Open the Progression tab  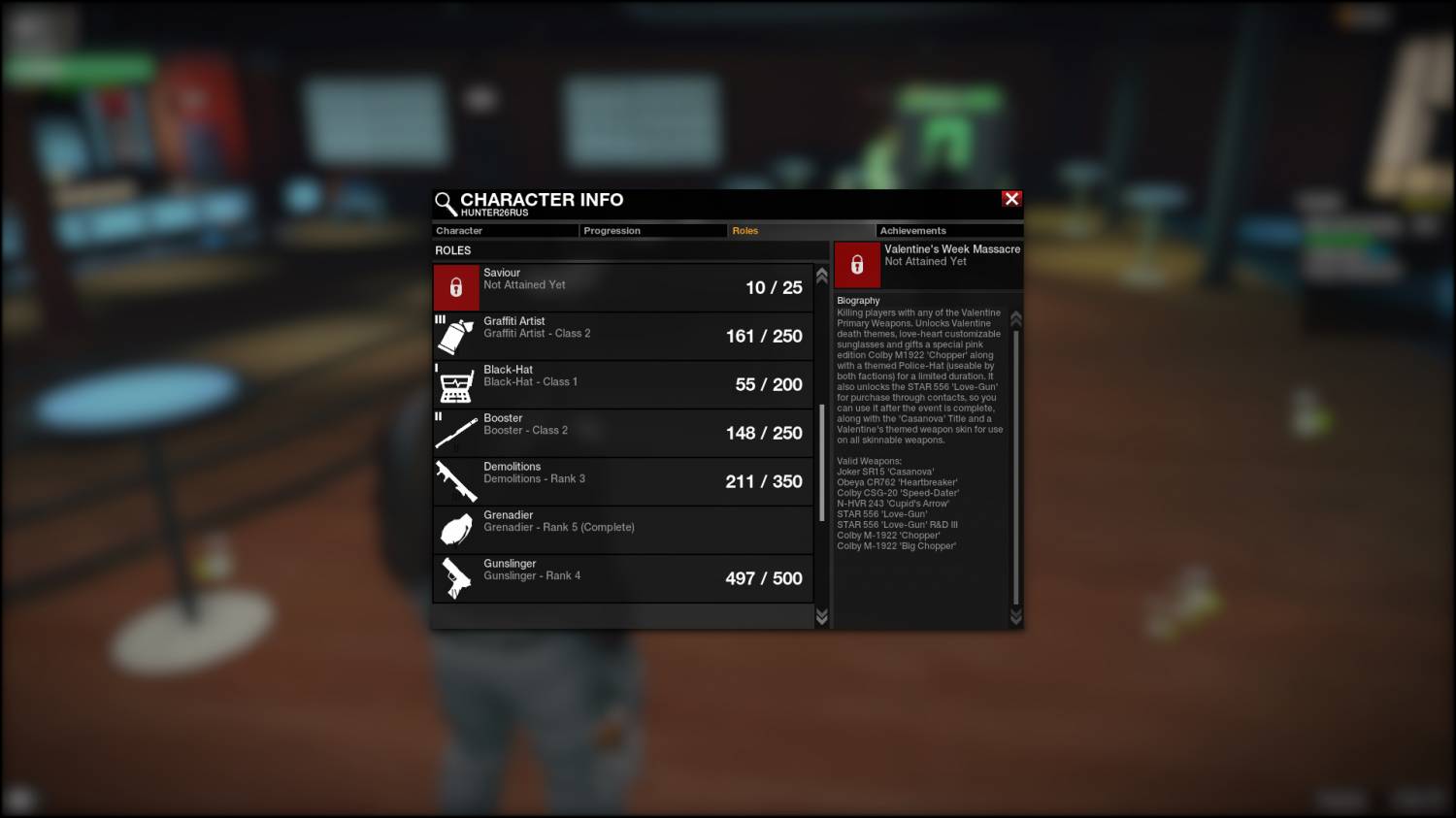point(652,231)
